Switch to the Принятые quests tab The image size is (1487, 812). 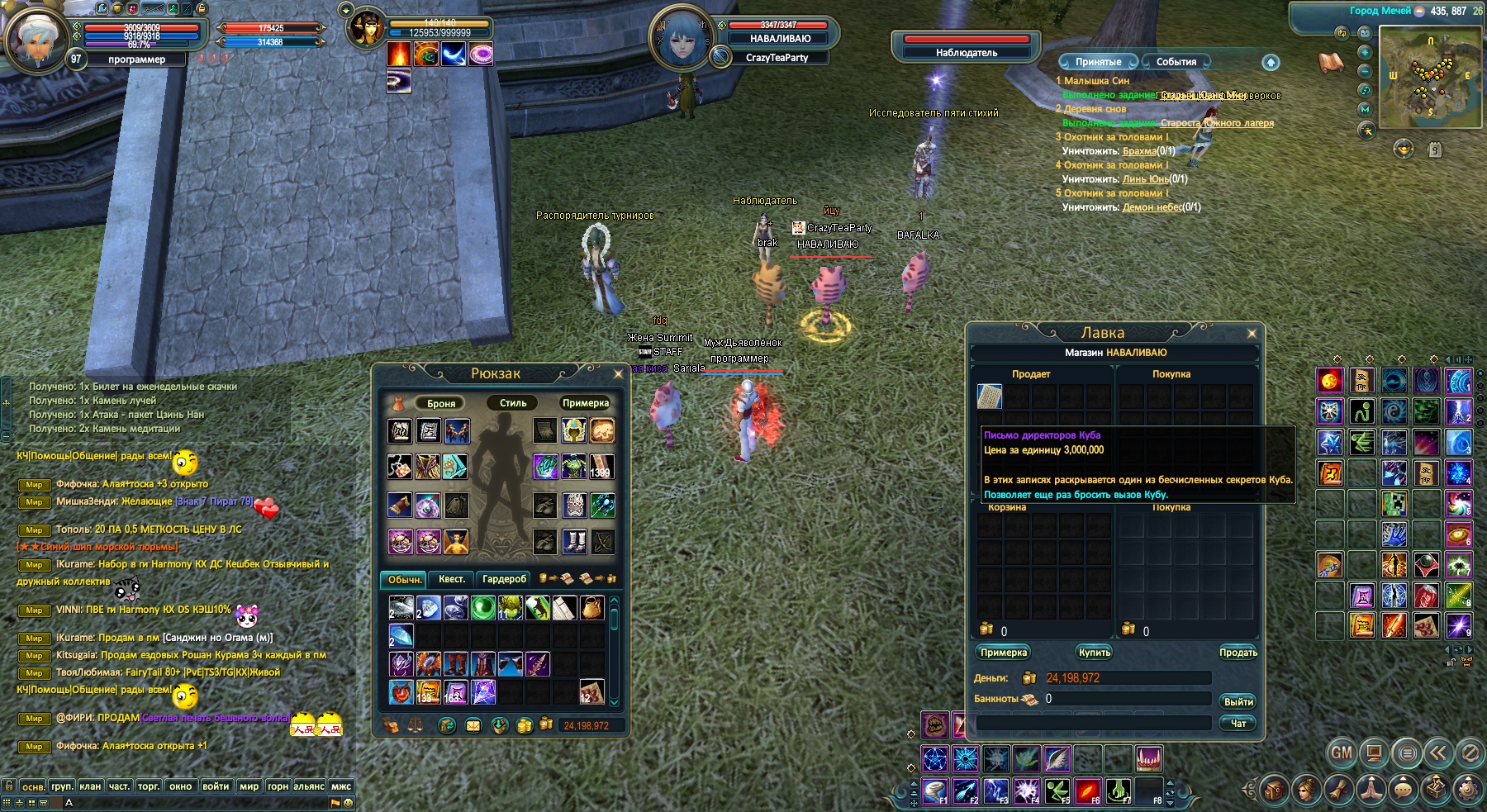tap(1098, 62)
